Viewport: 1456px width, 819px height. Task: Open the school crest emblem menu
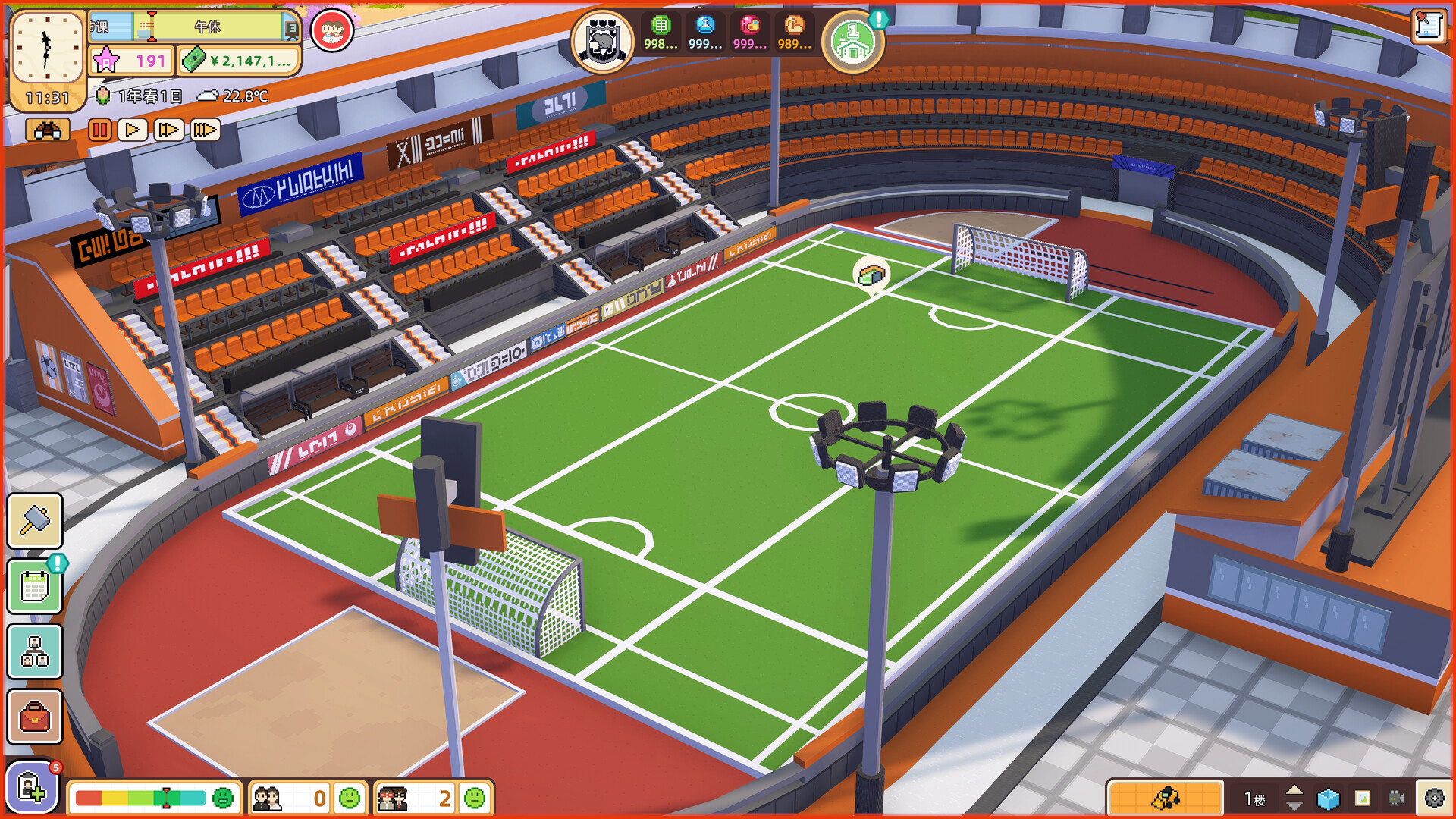pyautogui.click(x=602, y=41)
